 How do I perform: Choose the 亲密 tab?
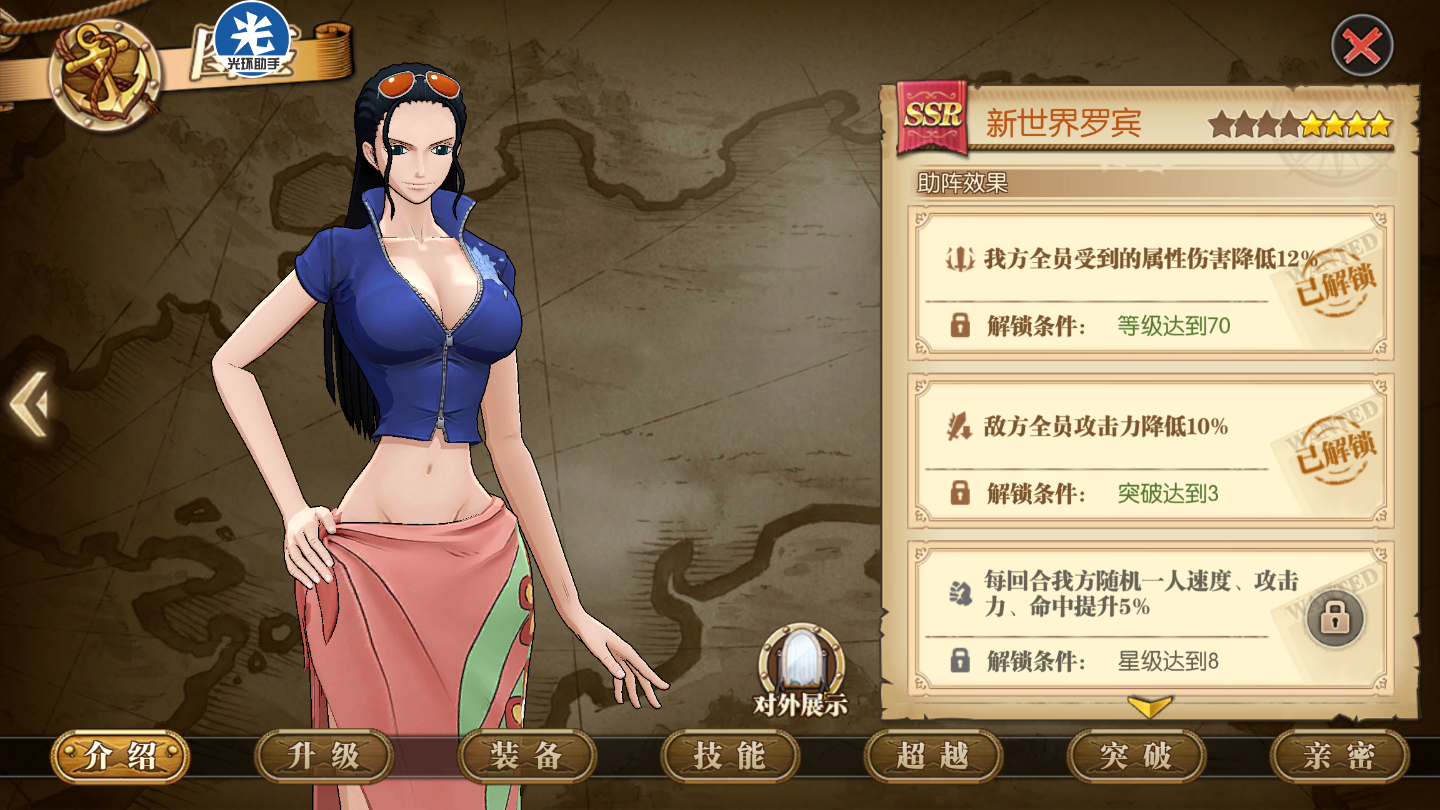tap(1339, 756)
